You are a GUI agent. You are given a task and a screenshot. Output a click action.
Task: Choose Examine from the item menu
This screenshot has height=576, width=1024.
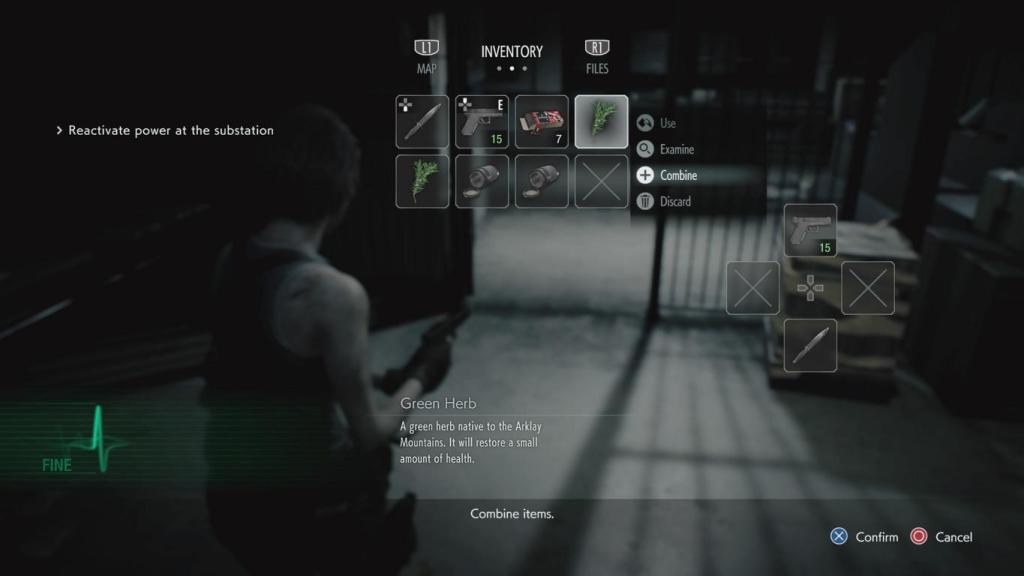click(676, 149)
